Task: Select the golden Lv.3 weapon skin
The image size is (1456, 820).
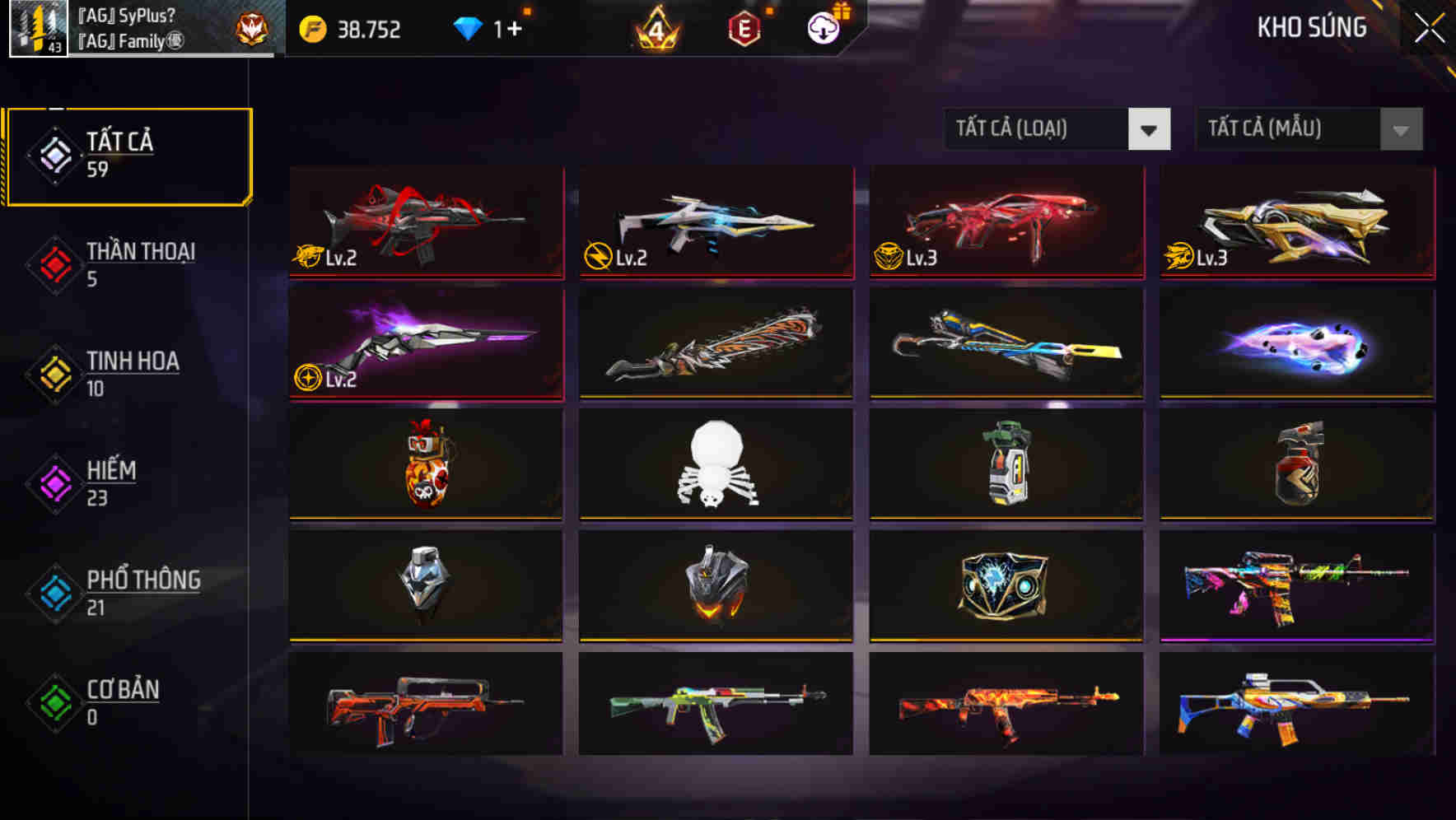Action: pos(1296,222)
